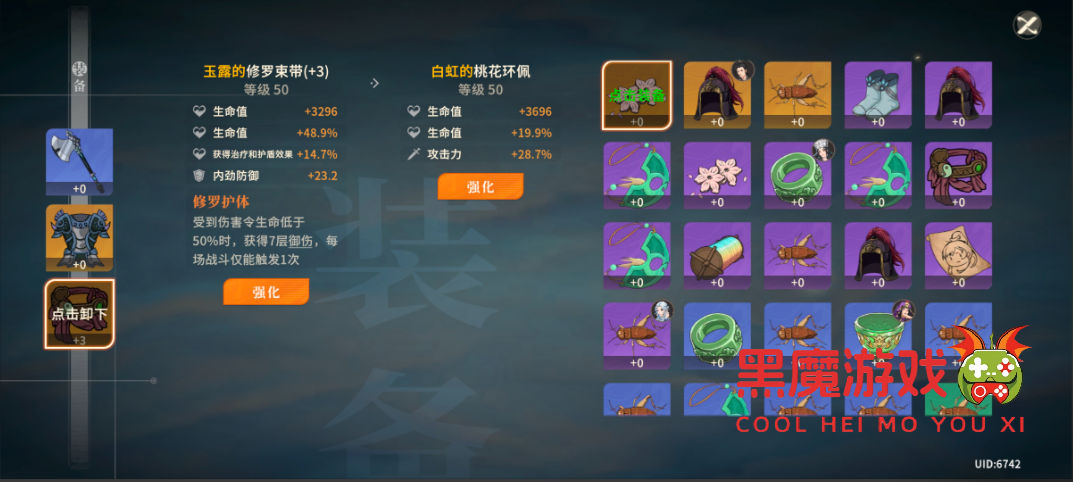Image resolution: width=1073 pixels, height=482 pixels.
Task: Select the purple cricket with avatar badge
Action: coord(637,335)
